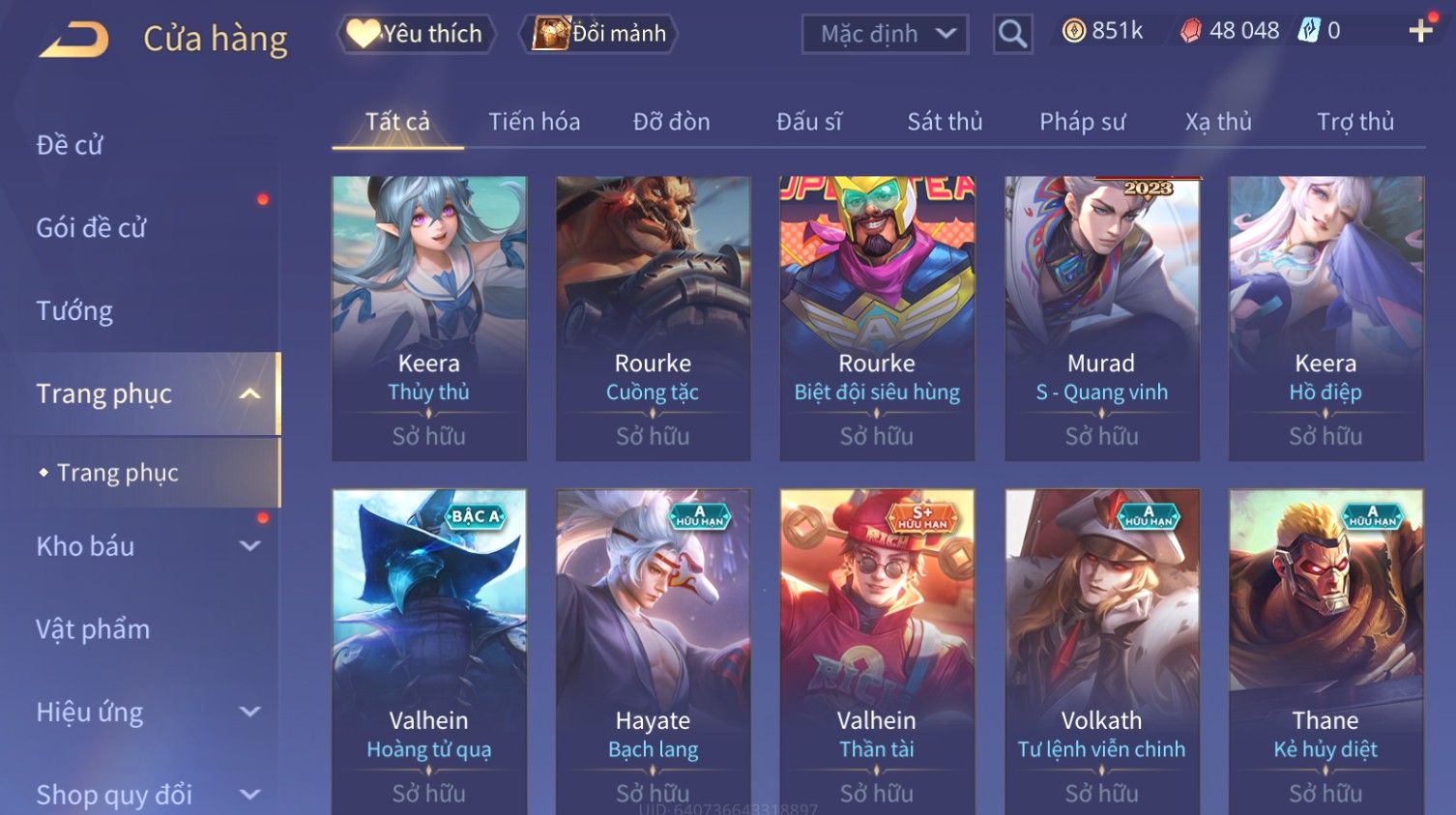Viewport: 1456px width, 815px height.
Task: Add currency with the plus button
Action: (1420, 32)
